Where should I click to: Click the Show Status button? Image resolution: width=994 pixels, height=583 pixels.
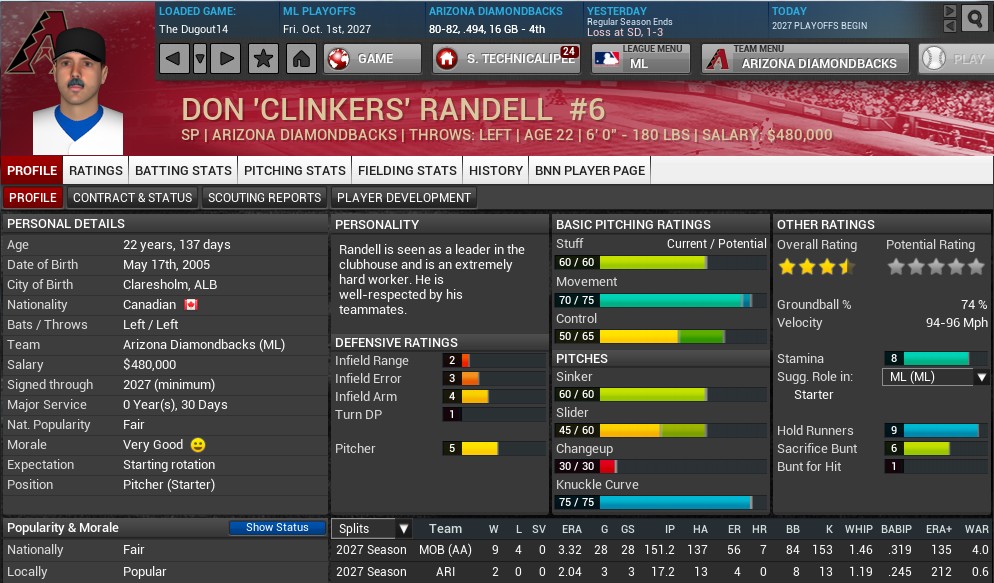[277, 528]
